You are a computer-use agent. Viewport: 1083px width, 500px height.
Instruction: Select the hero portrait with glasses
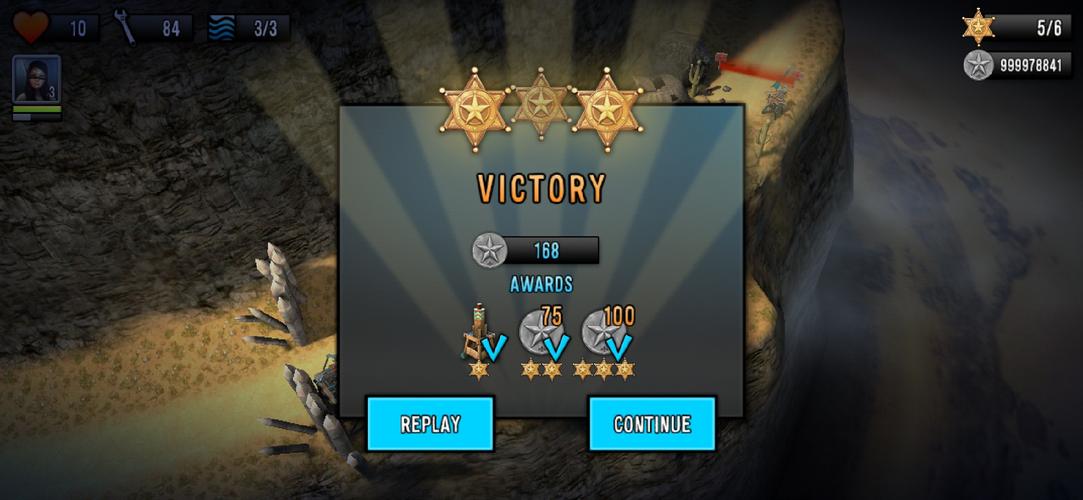[36, 79]
